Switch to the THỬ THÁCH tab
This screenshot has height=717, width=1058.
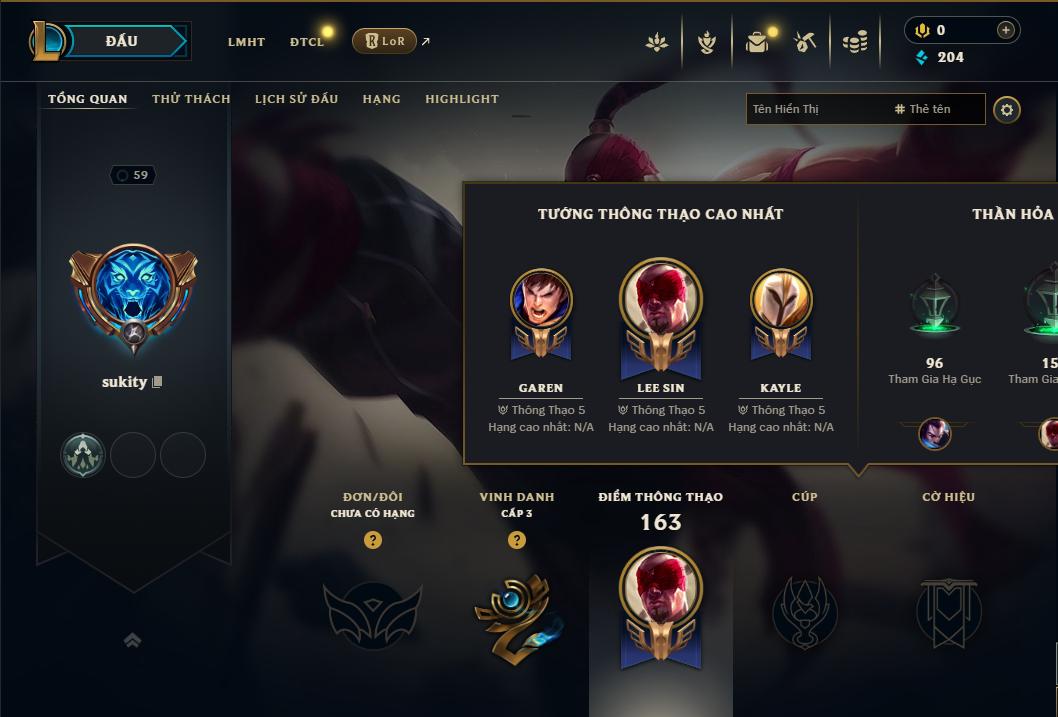coord(191,99)
